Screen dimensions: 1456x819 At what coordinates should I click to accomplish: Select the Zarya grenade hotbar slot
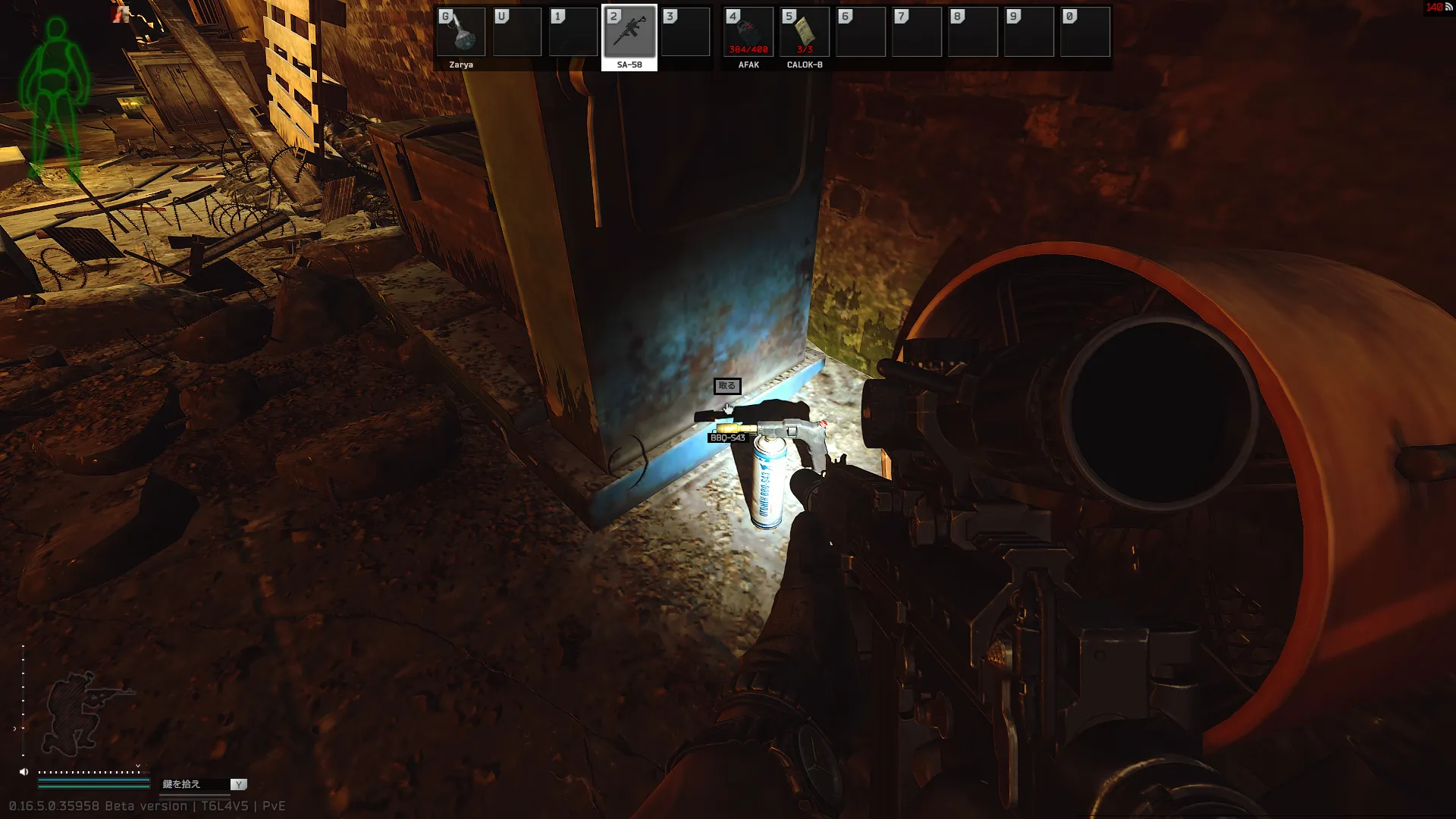click(x=461, y=33)
